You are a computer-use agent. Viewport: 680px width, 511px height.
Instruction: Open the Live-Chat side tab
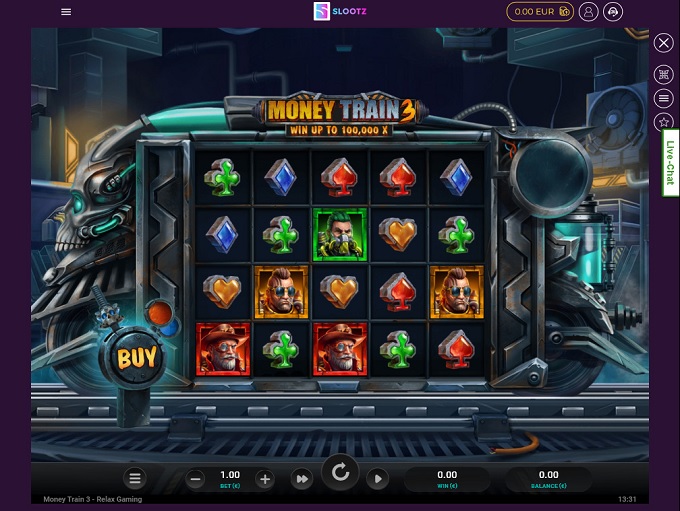pyautogui.click(x=670, y=163)
